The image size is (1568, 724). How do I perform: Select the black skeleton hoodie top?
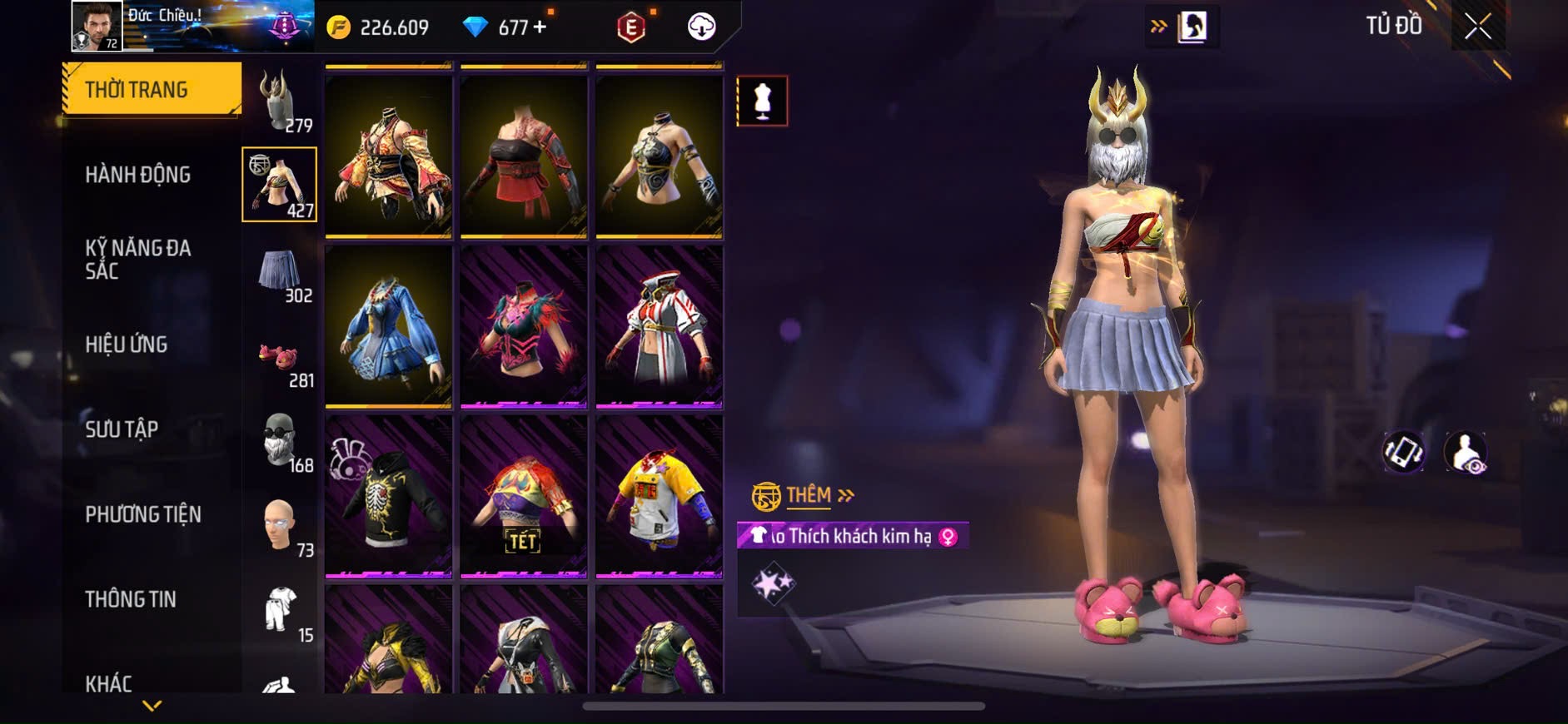(388, 496)
